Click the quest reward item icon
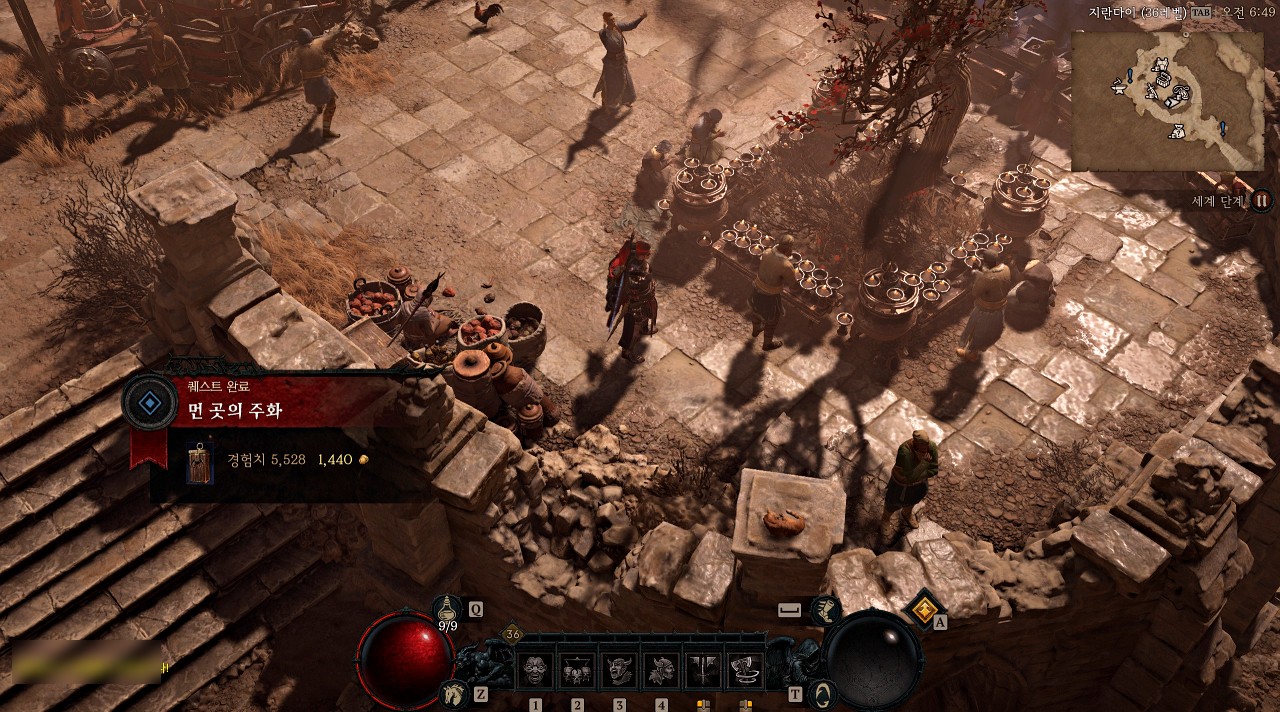Viewport: 1280px width, 712px height. (x=200, y=463)
